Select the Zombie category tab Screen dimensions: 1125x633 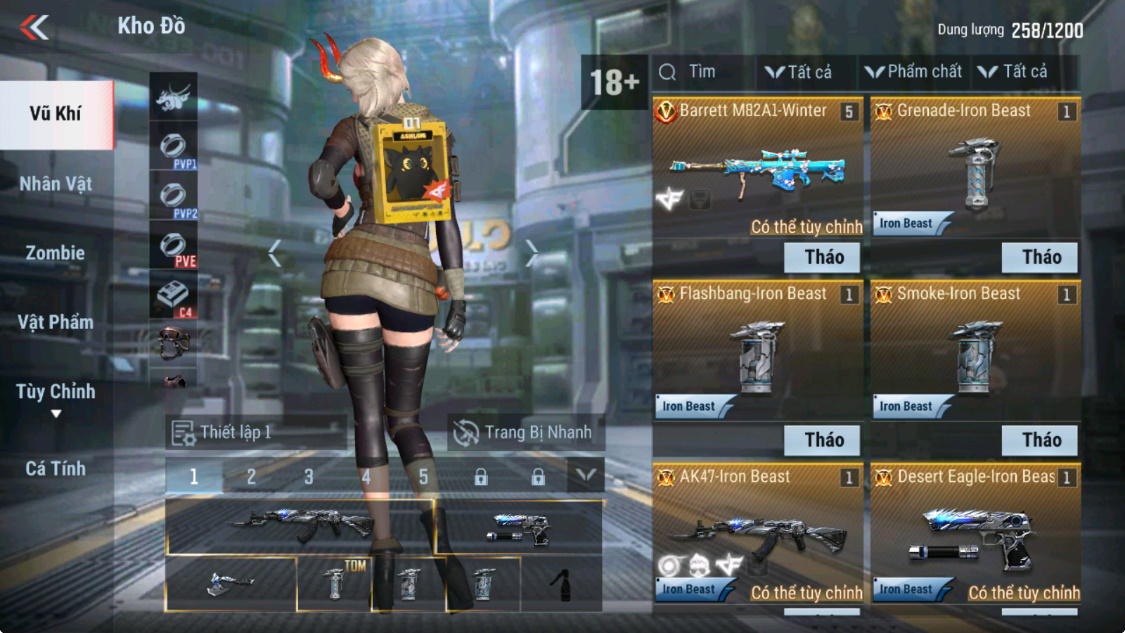(55, 253)
